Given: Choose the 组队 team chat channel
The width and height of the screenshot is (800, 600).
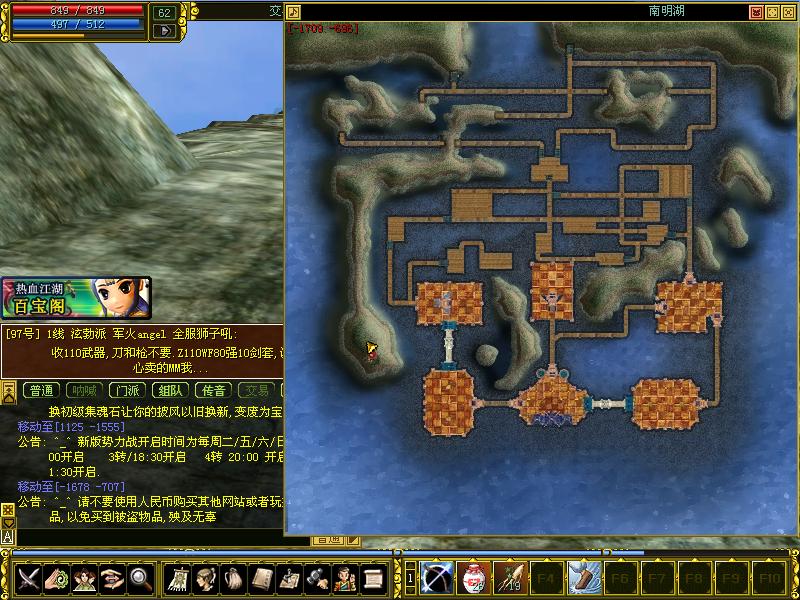Looking at the screenshot, I should (170, 391).
